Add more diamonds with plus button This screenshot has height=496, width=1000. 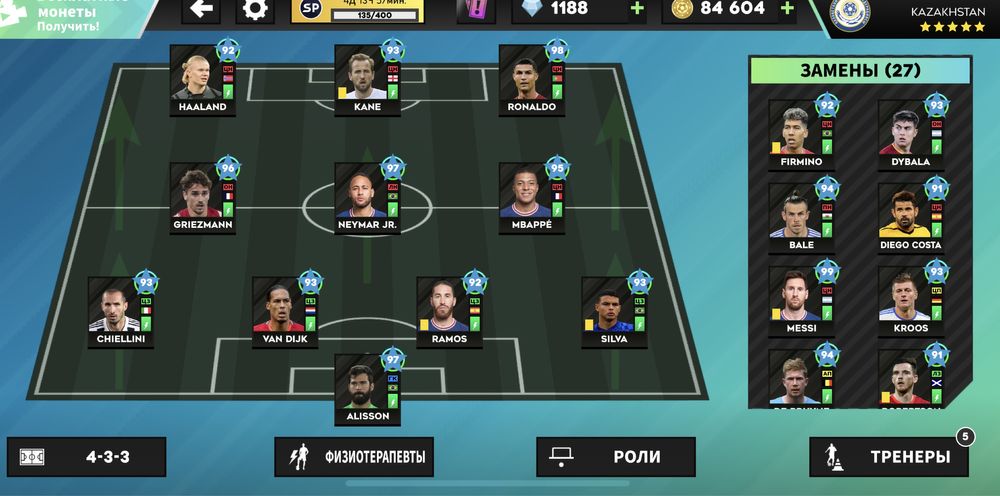(x=637, y=9)
